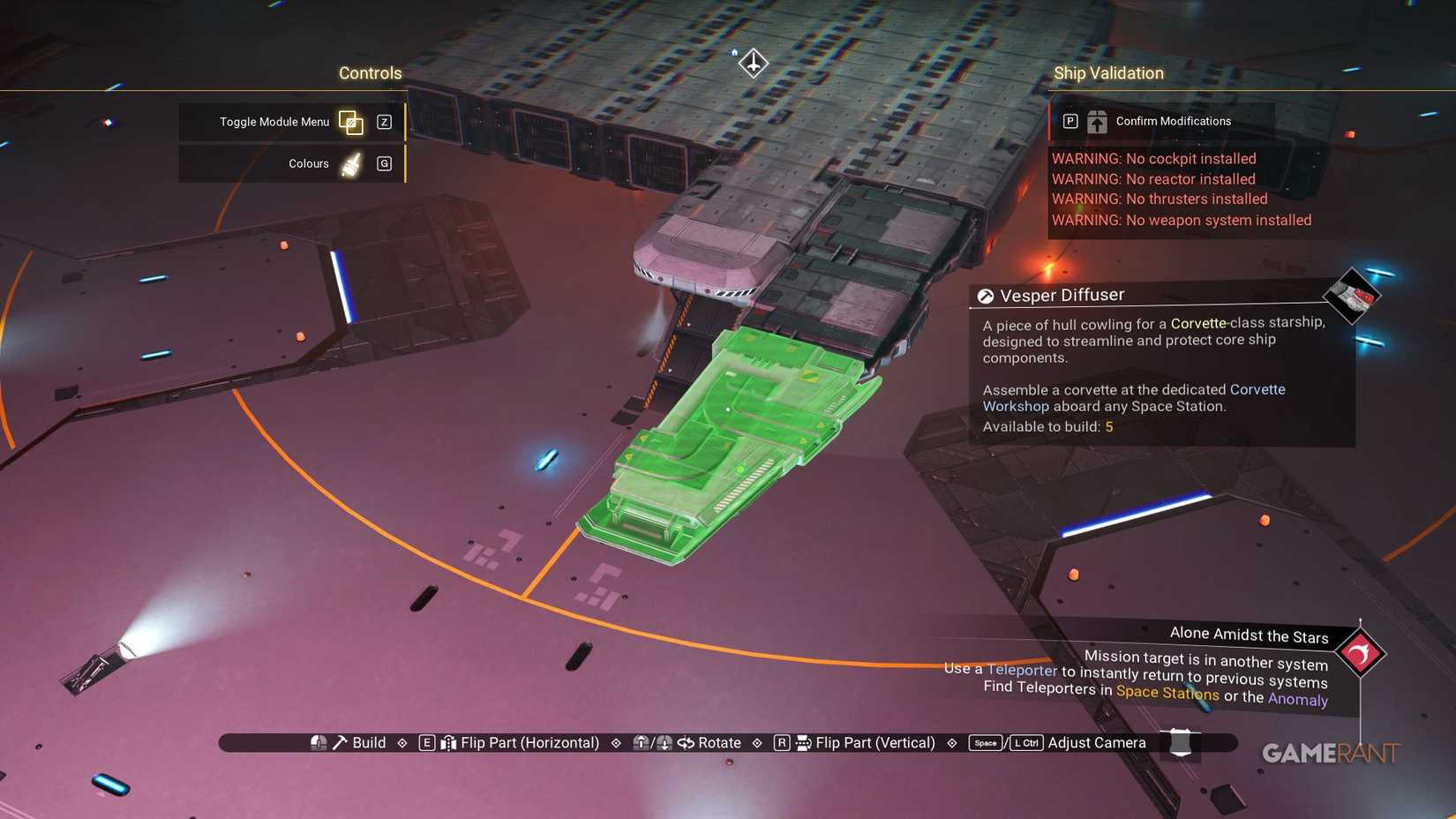The width and height of the screenshot is (1456, 819).
Task: Click the wrench icon beside Toggle Module Menu
Action: tap(351, 122)
